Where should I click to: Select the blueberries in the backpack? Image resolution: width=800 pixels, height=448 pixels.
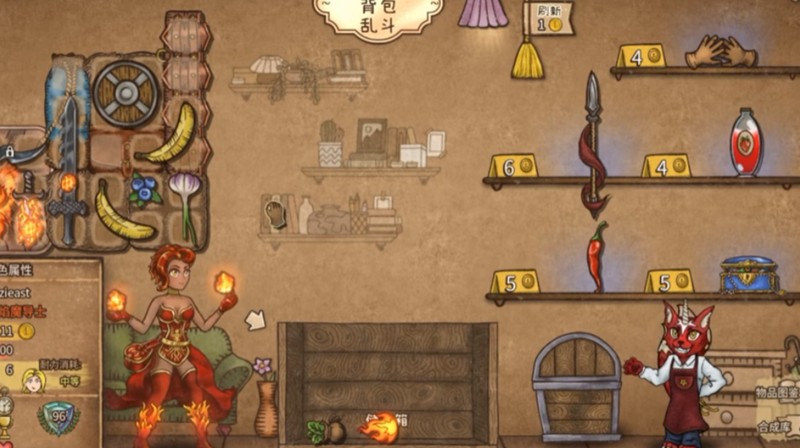pyautogui.click(x=145, y=188)
